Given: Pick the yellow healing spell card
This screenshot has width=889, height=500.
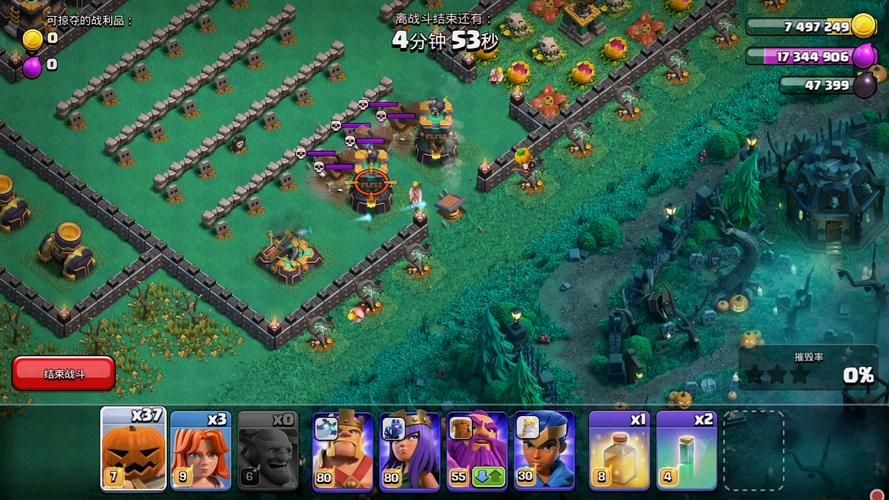Looking at the screenshot, I should click(x=619, y=450).
